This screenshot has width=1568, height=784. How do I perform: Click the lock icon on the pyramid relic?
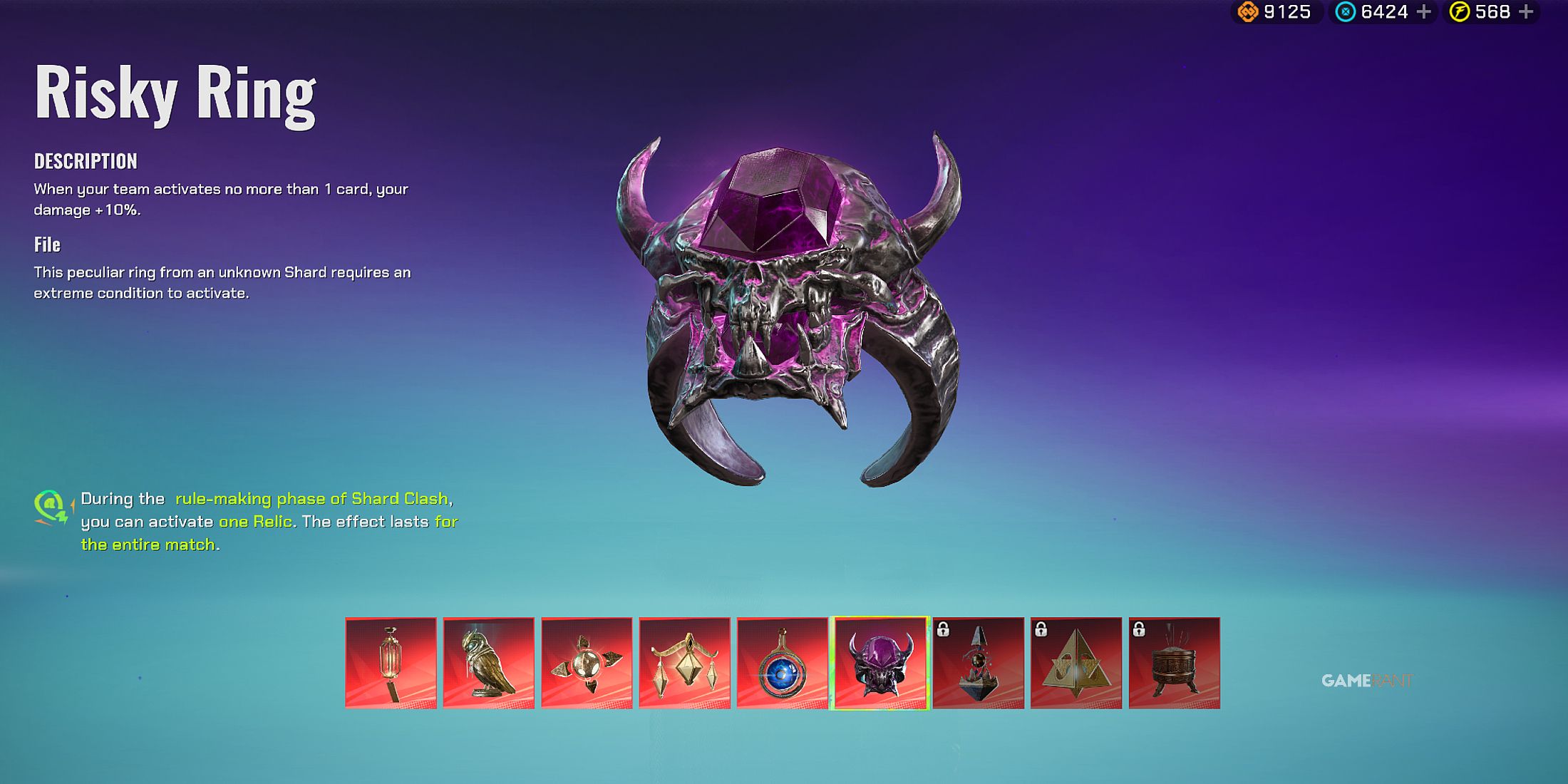(x=1041, y=631)
